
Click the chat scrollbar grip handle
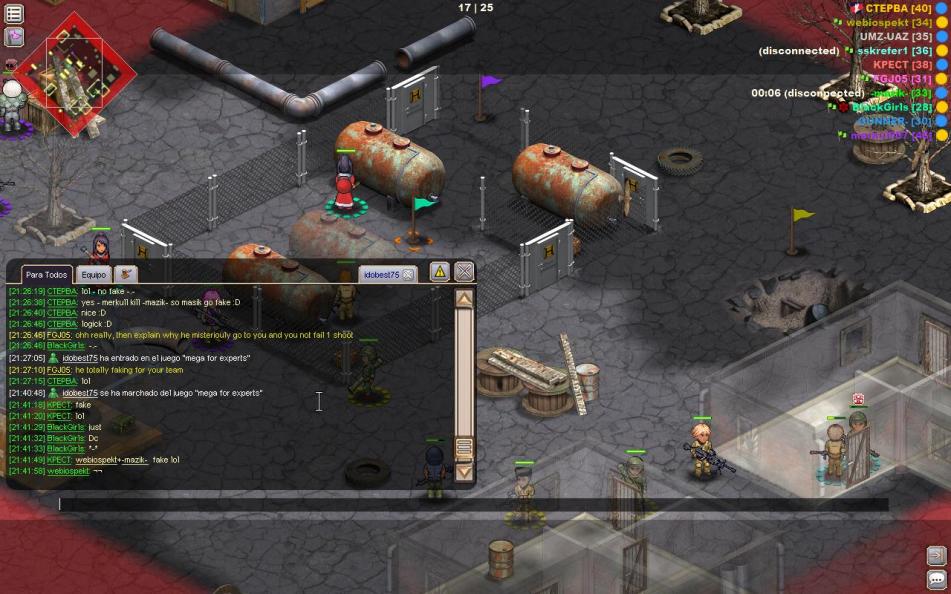pyautogui.click(x=464, y=449)
